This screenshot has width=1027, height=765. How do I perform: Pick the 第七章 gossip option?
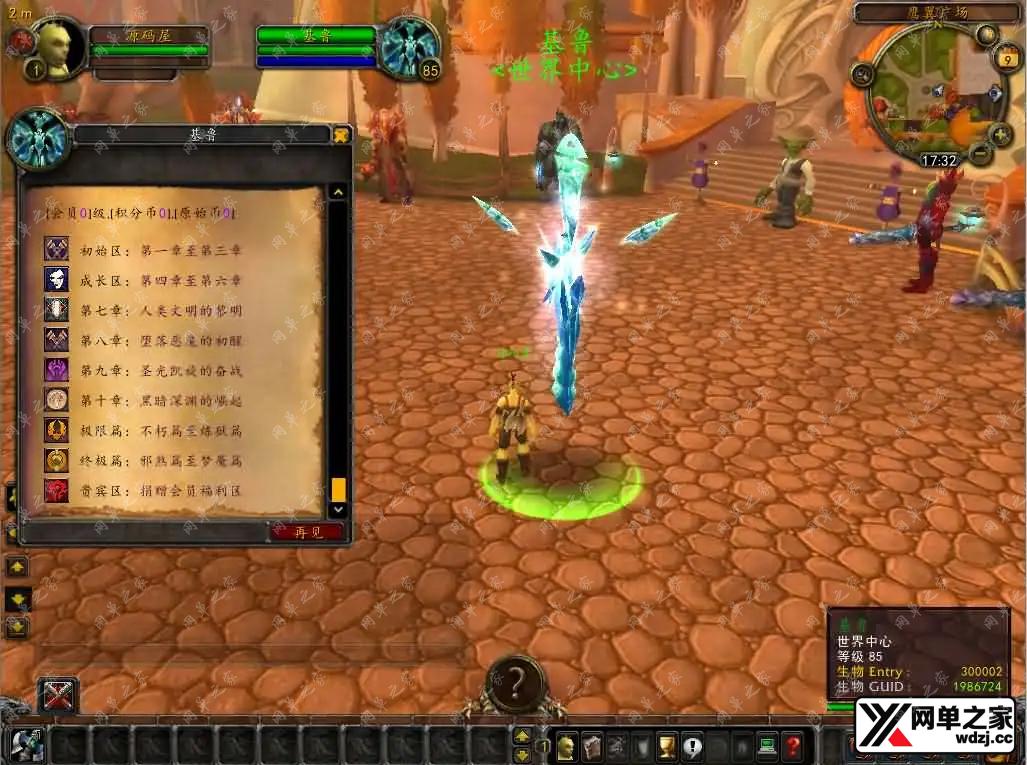point(160,310)
